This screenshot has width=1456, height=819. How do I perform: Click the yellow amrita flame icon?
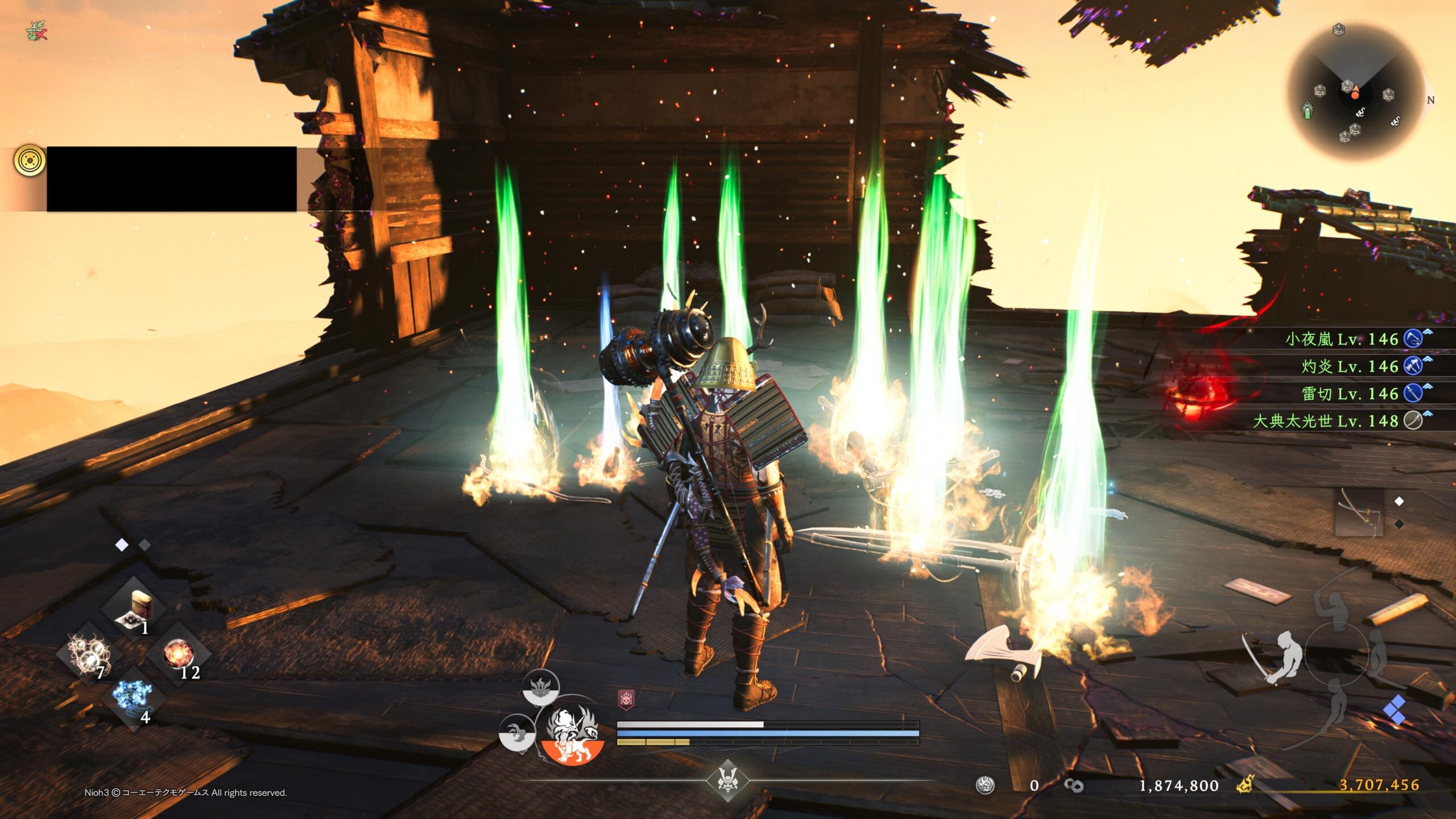[1244, 785]
